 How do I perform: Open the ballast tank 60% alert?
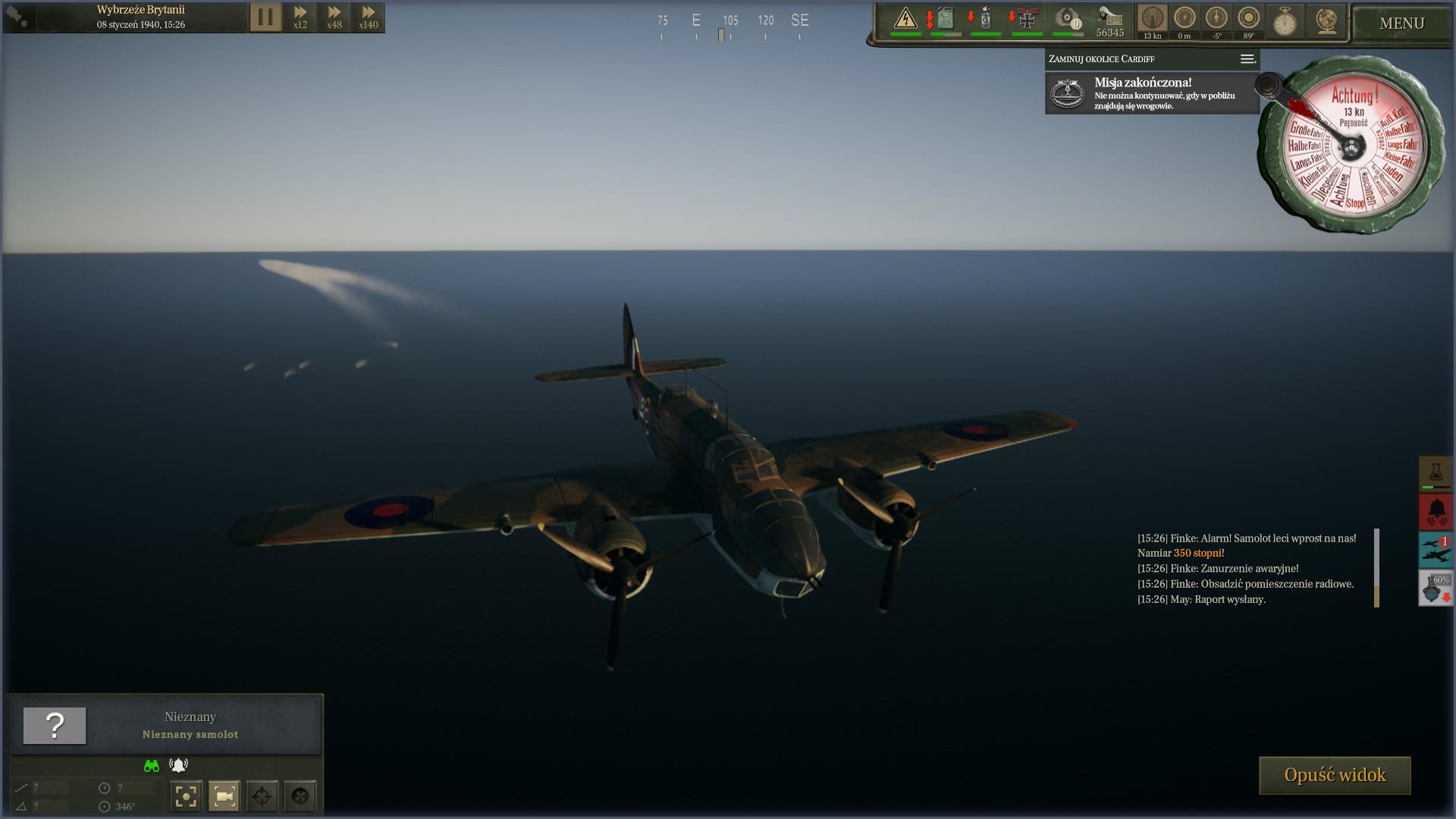point(1436,588)
